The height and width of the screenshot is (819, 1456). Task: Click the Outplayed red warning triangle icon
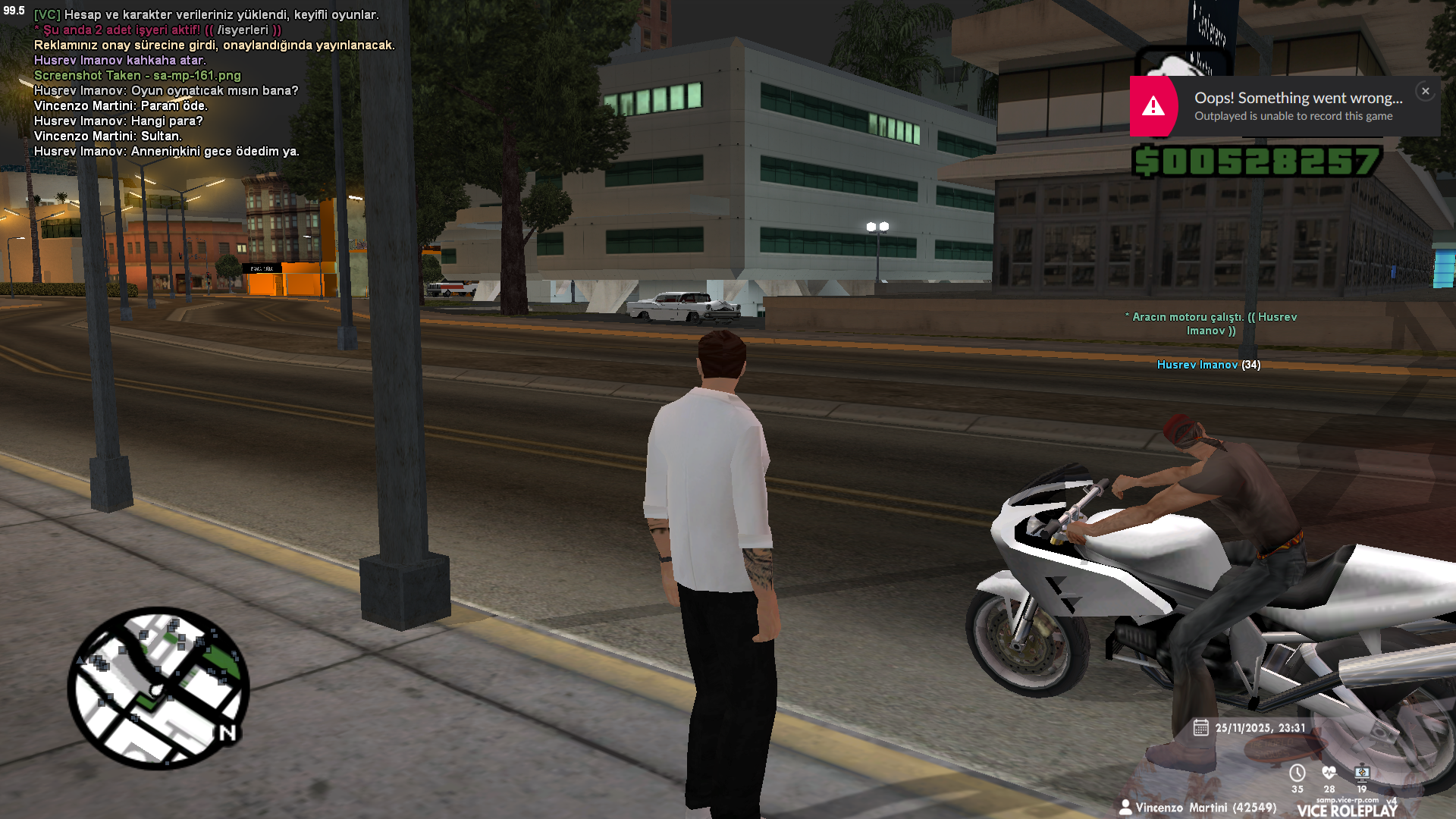[1153, 106]
